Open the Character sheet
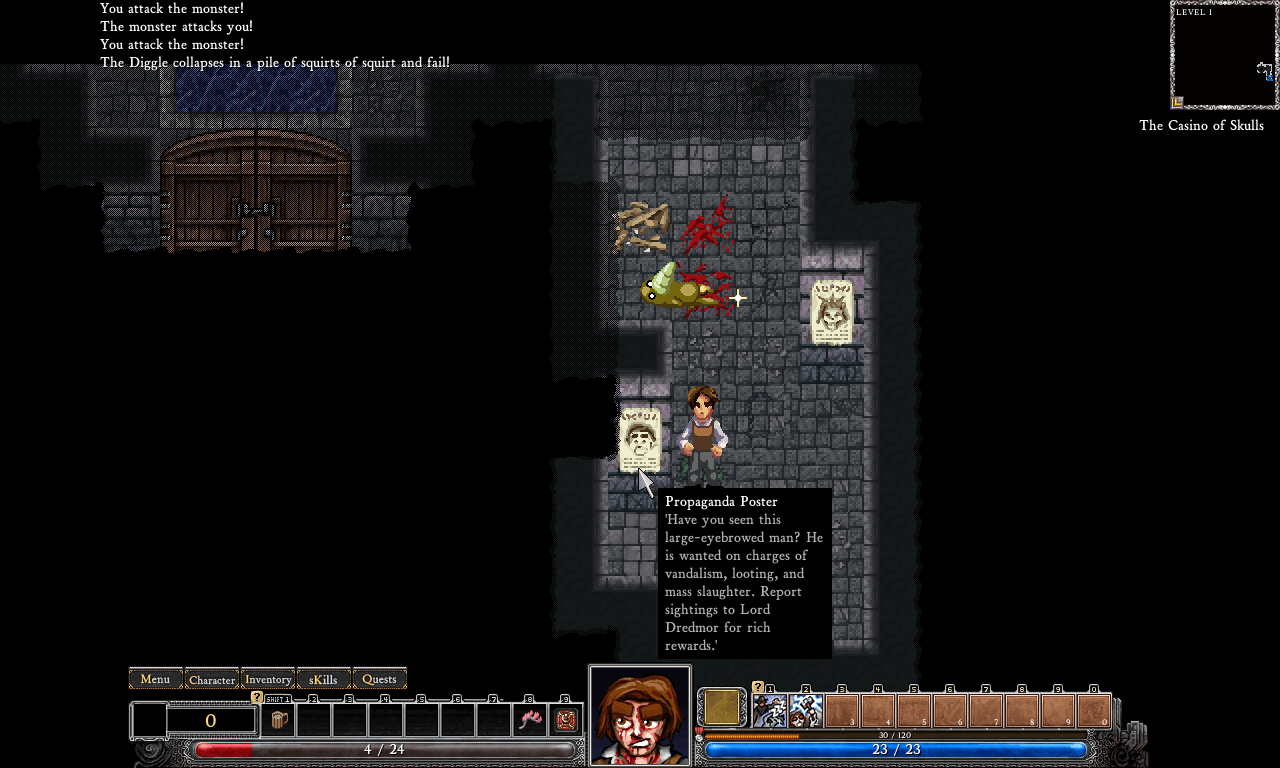 click(212, 679)
